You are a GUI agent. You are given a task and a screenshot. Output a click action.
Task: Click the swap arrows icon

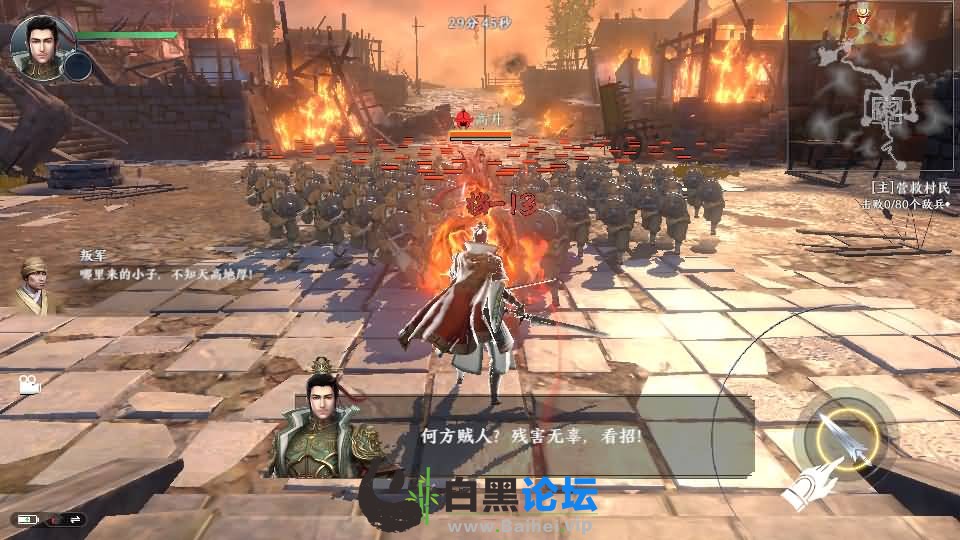point(75,519)
